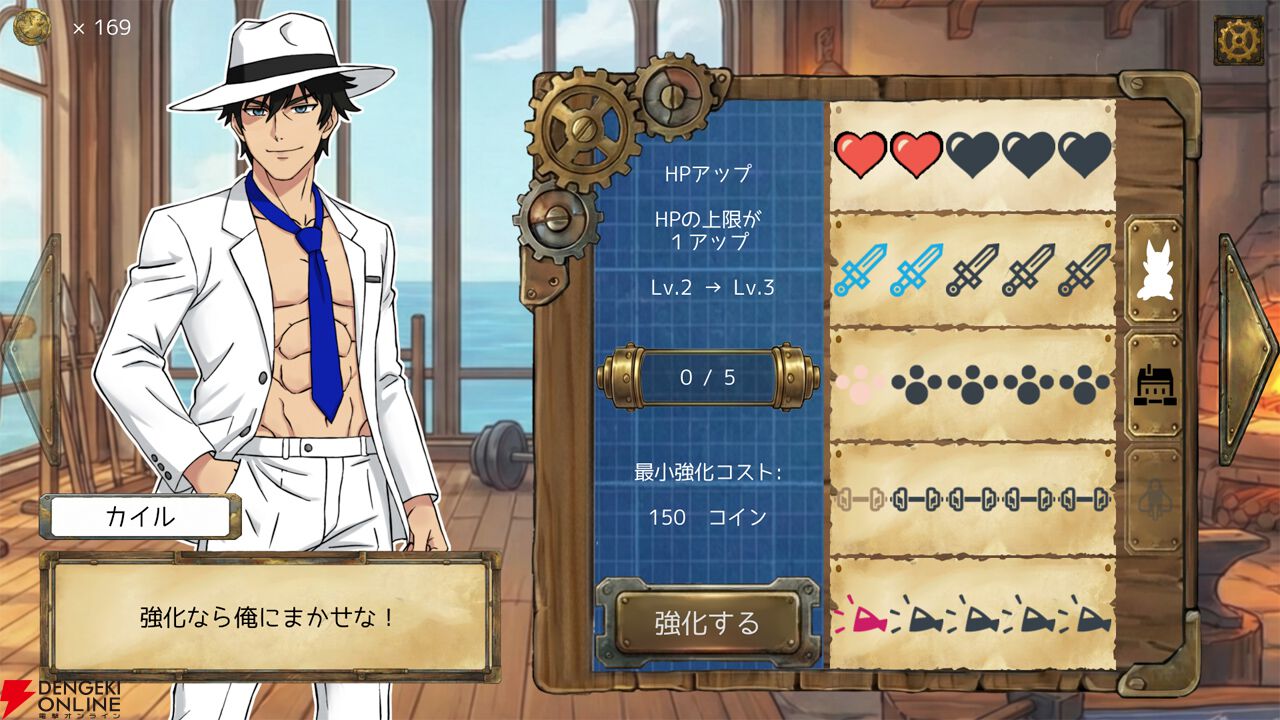Pick the chain links upgrade row
1280x720 pixels.
[972, 497]
